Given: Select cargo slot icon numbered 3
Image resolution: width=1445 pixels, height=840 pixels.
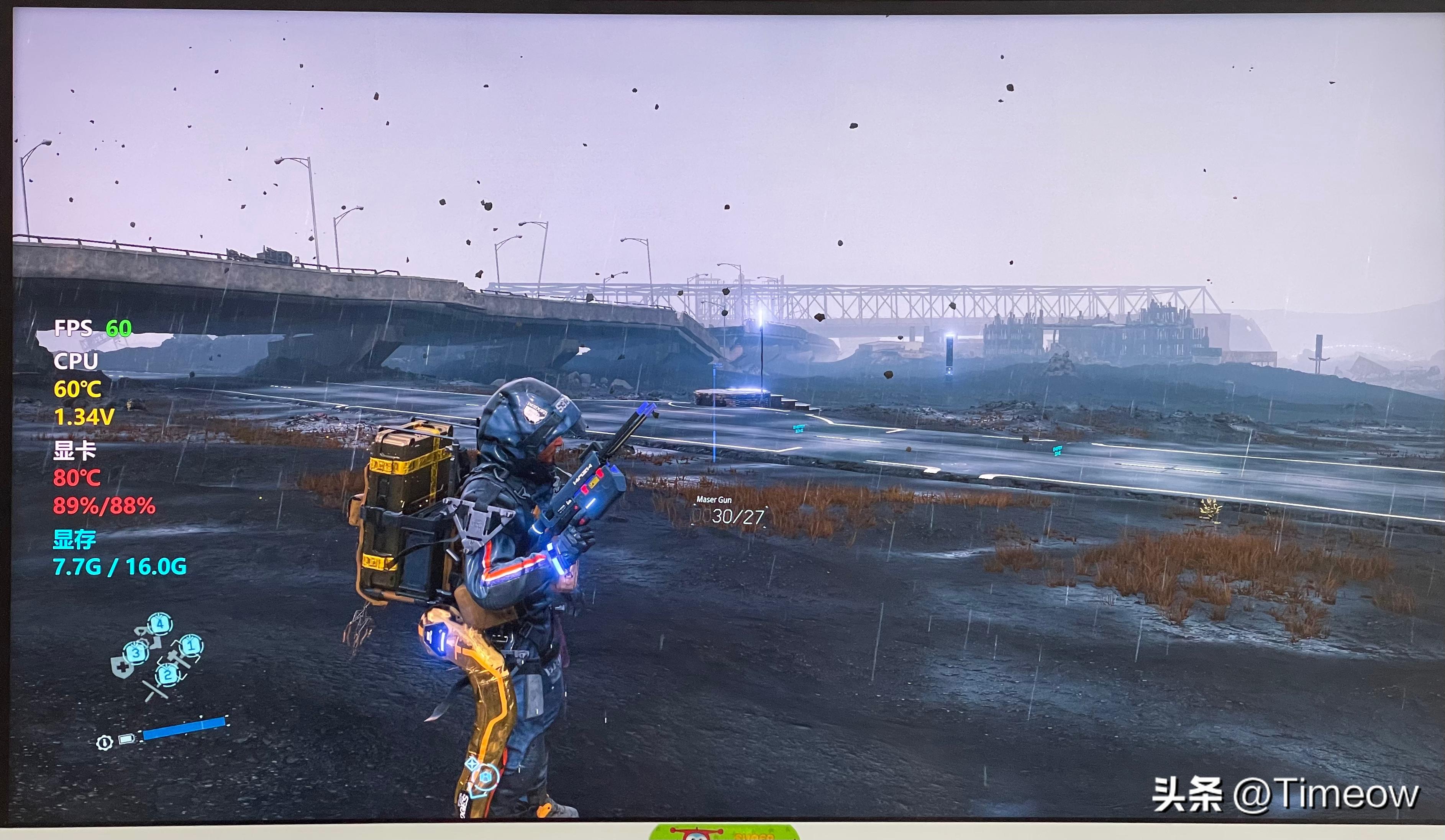Looking at the screenshot, I should (x=136, y=653).
